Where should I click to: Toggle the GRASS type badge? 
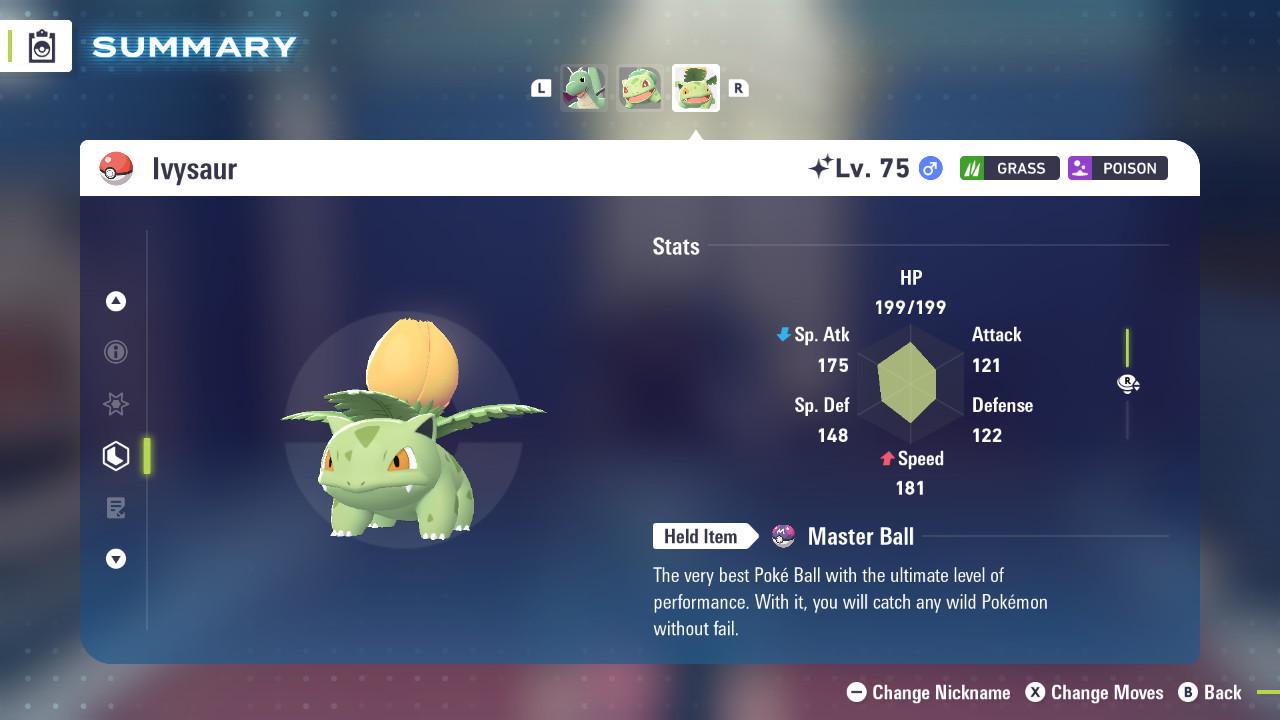(1009, 168)
